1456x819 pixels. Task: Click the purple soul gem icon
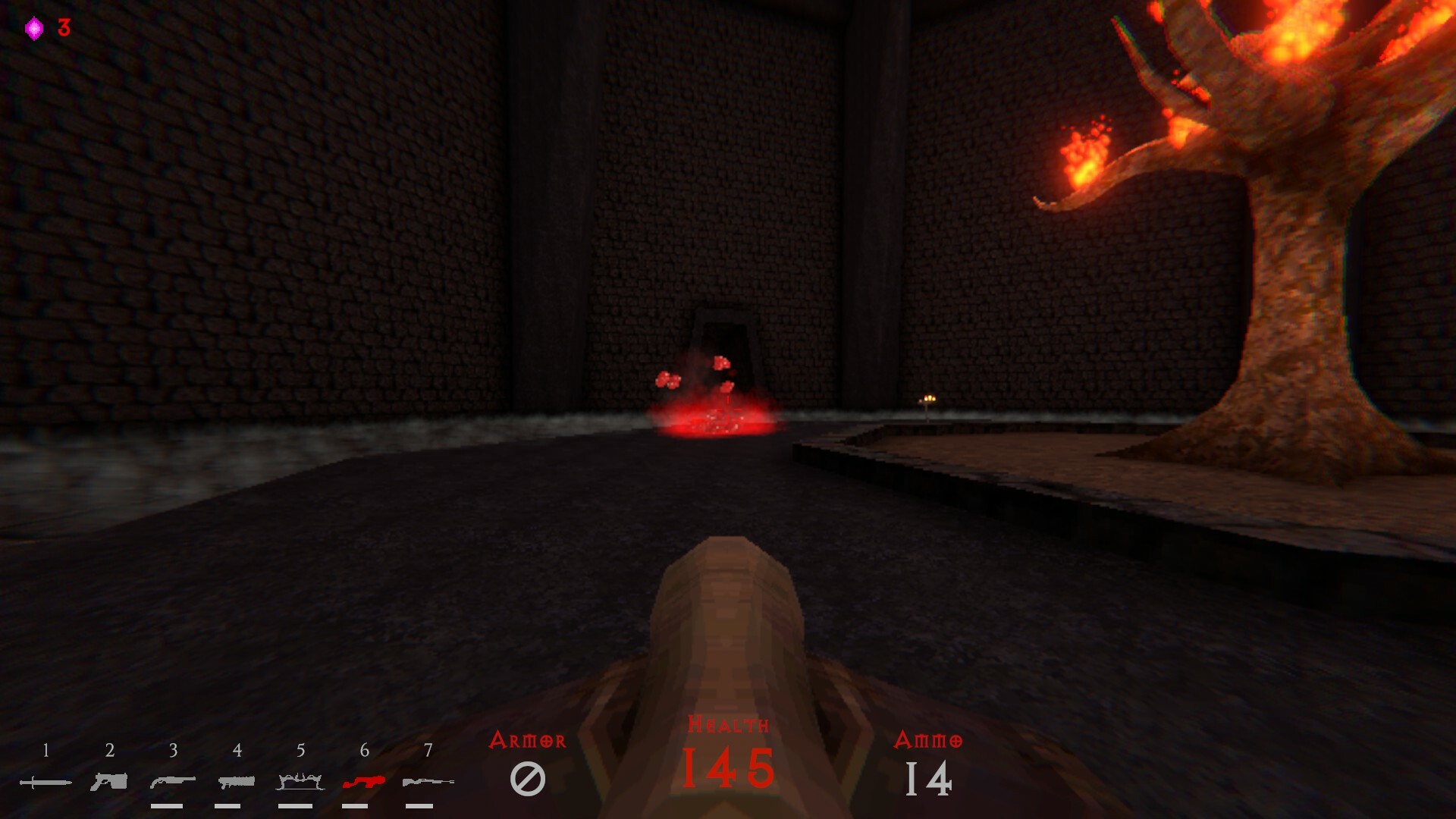(32, 29)
